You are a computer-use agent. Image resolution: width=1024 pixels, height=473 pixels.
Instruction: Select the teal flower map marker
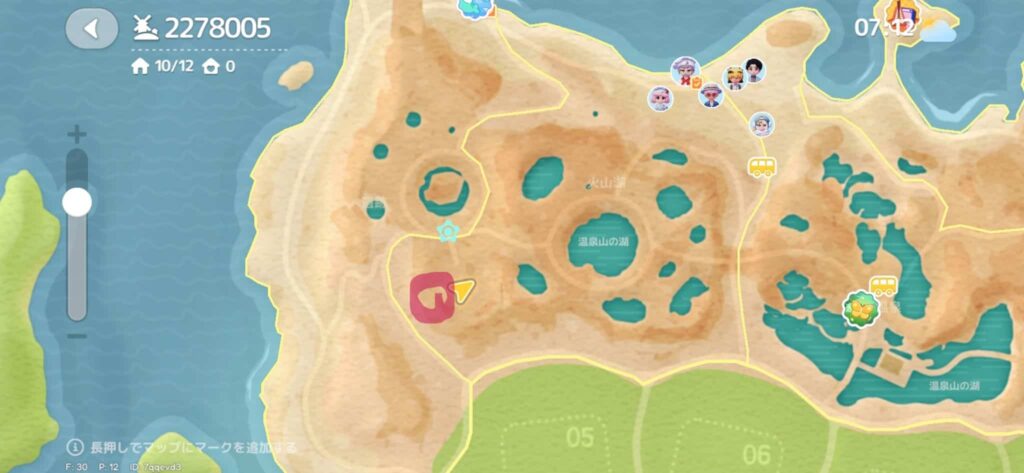point(450,233)
